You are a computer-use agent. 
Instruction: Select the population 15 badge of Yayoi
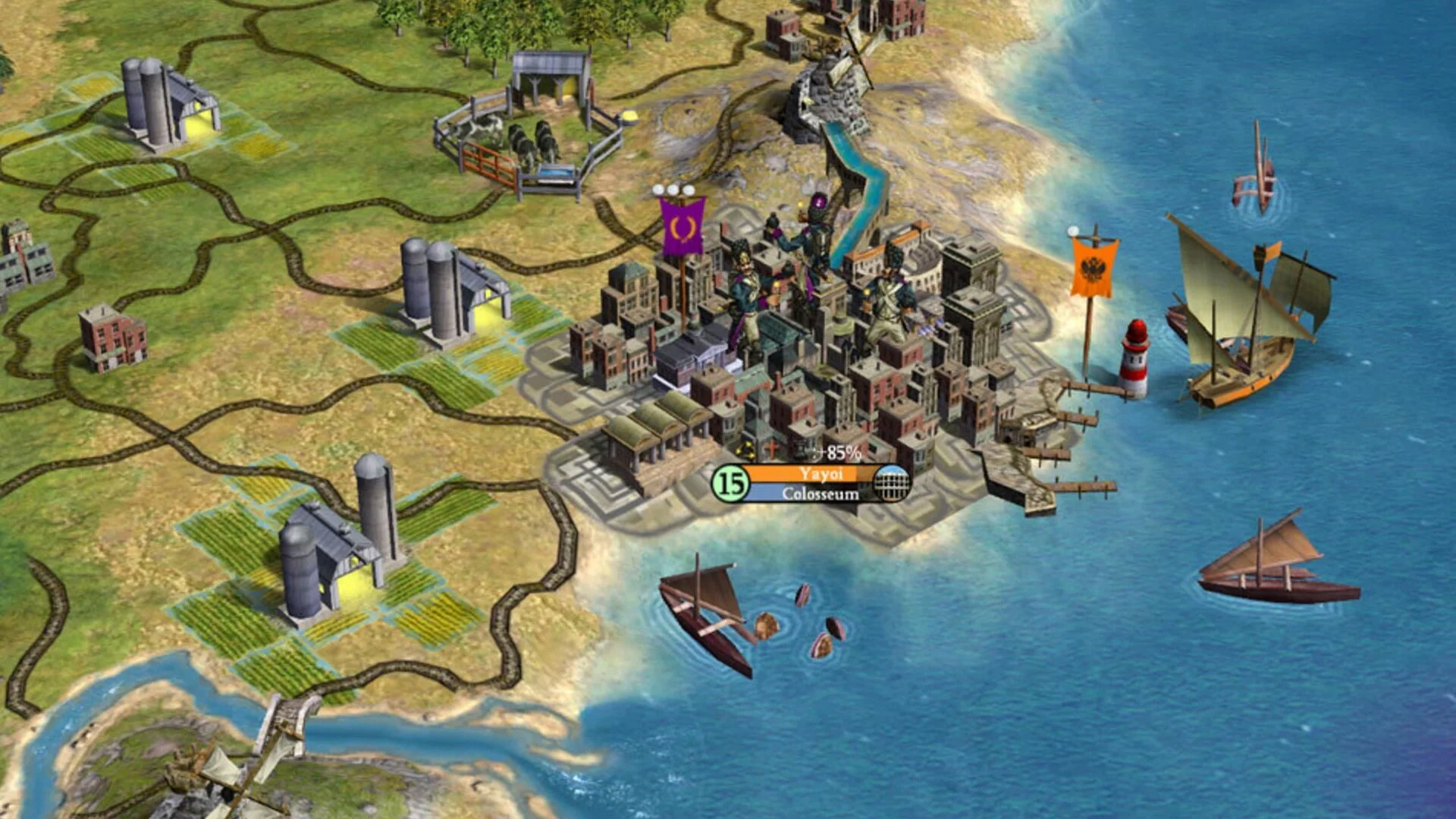click(730, 483)
